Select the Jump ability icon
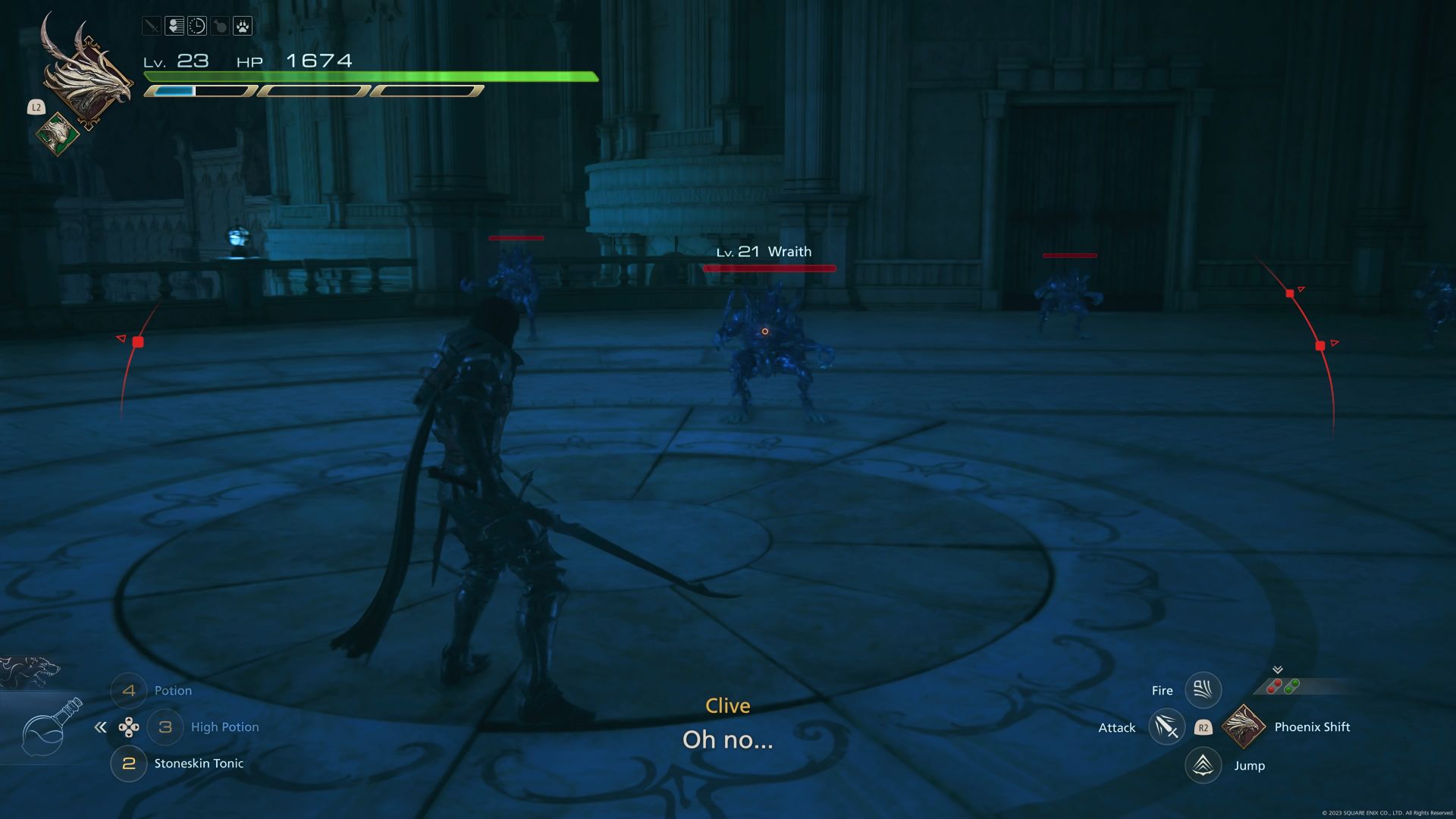This screenshot has width=1456, height=819. [x=1202, y=765]
